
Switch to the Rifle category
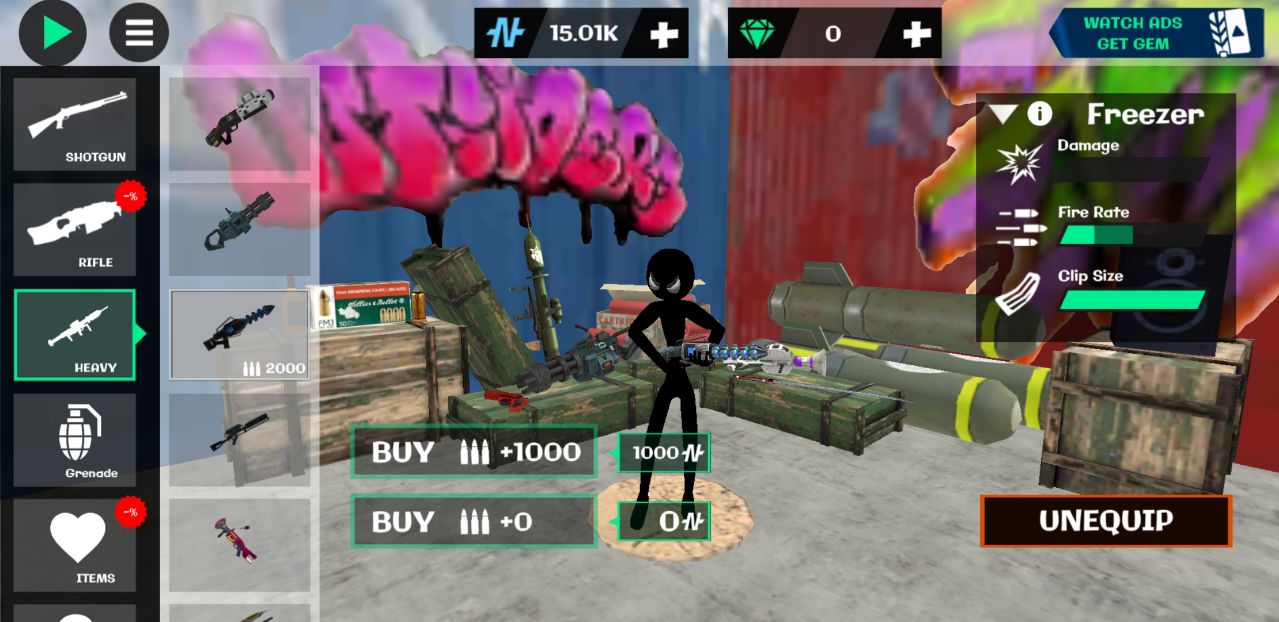point(75,229)
